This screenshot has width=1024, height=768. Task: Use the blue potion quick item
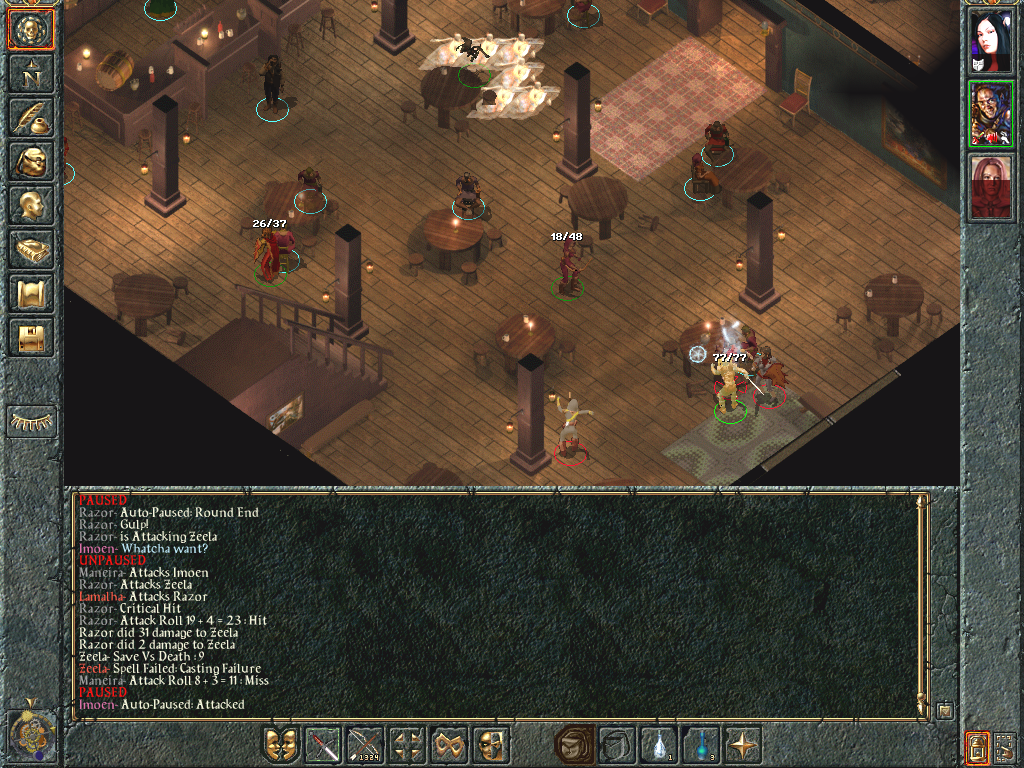click(700, 745)
